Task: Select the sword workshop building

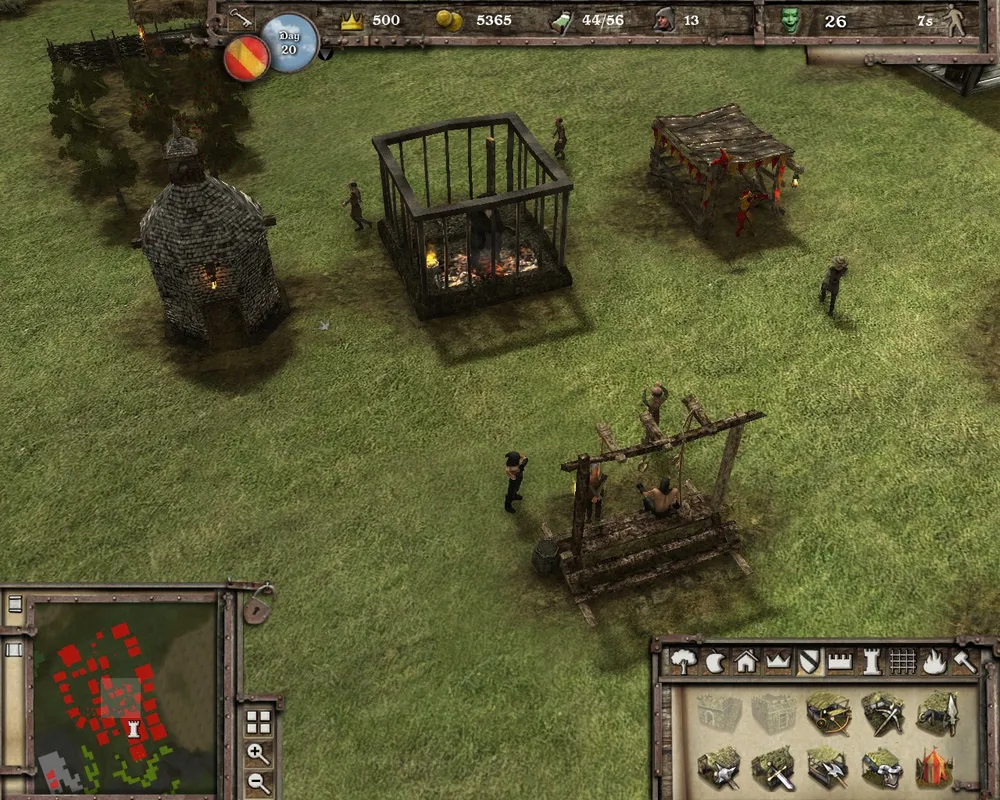Action: point(773,768)
